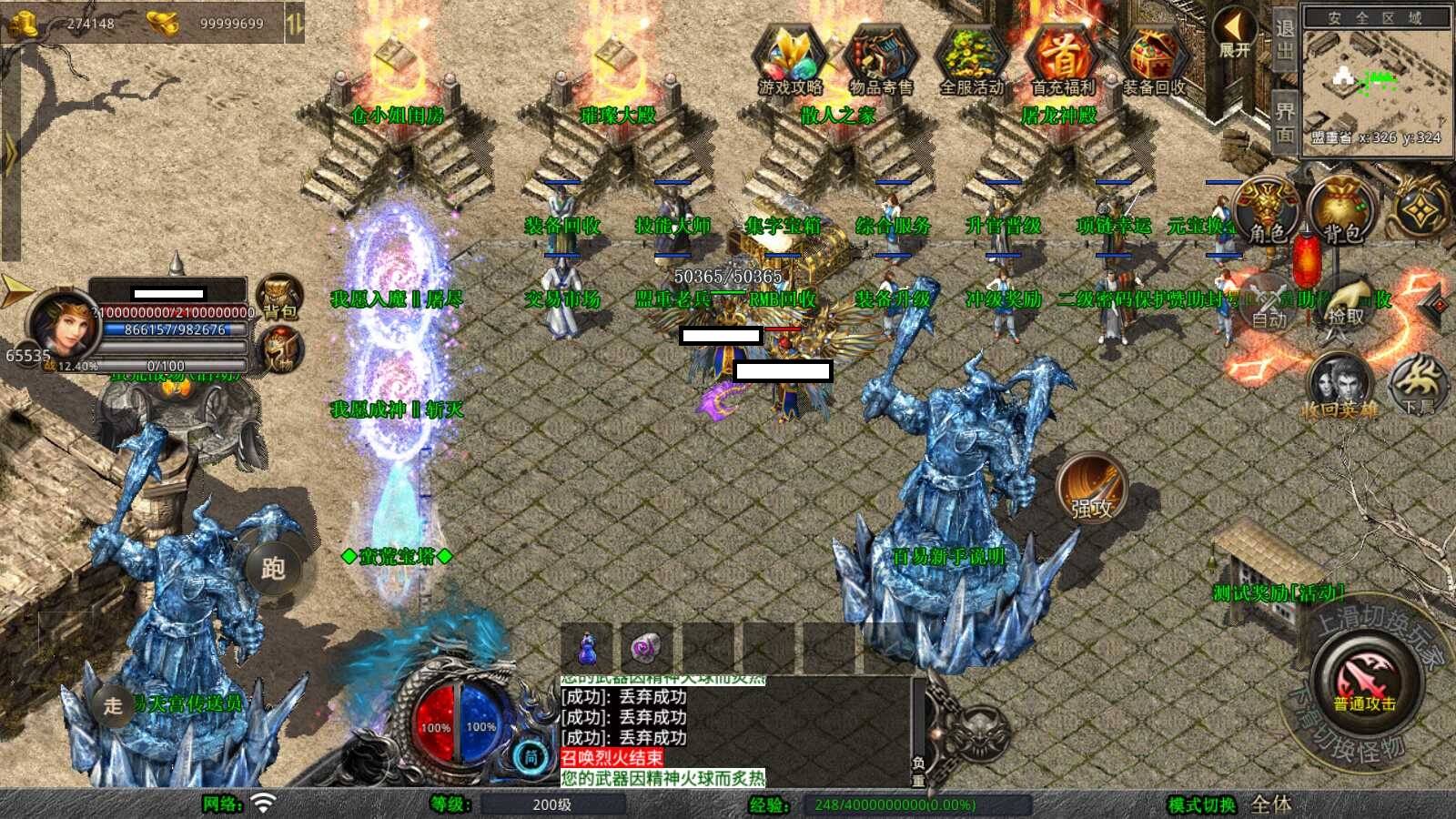This screenshot has width=1456, height=819.
Task: Open the 角色 character panel
Action: (x=1267, y=211)
